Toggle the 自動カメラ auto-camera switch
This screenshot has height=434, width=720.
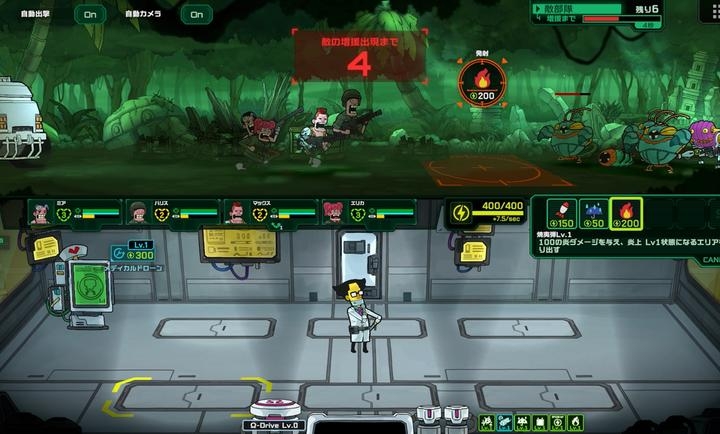196,14
